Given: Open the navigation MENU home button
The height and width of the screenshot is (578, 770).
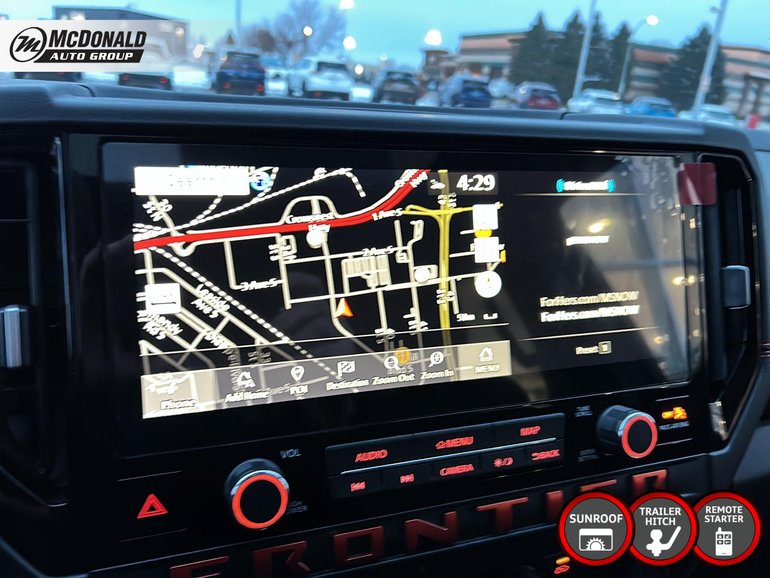Looking at the screenshot, I should (x=487, y=360).
